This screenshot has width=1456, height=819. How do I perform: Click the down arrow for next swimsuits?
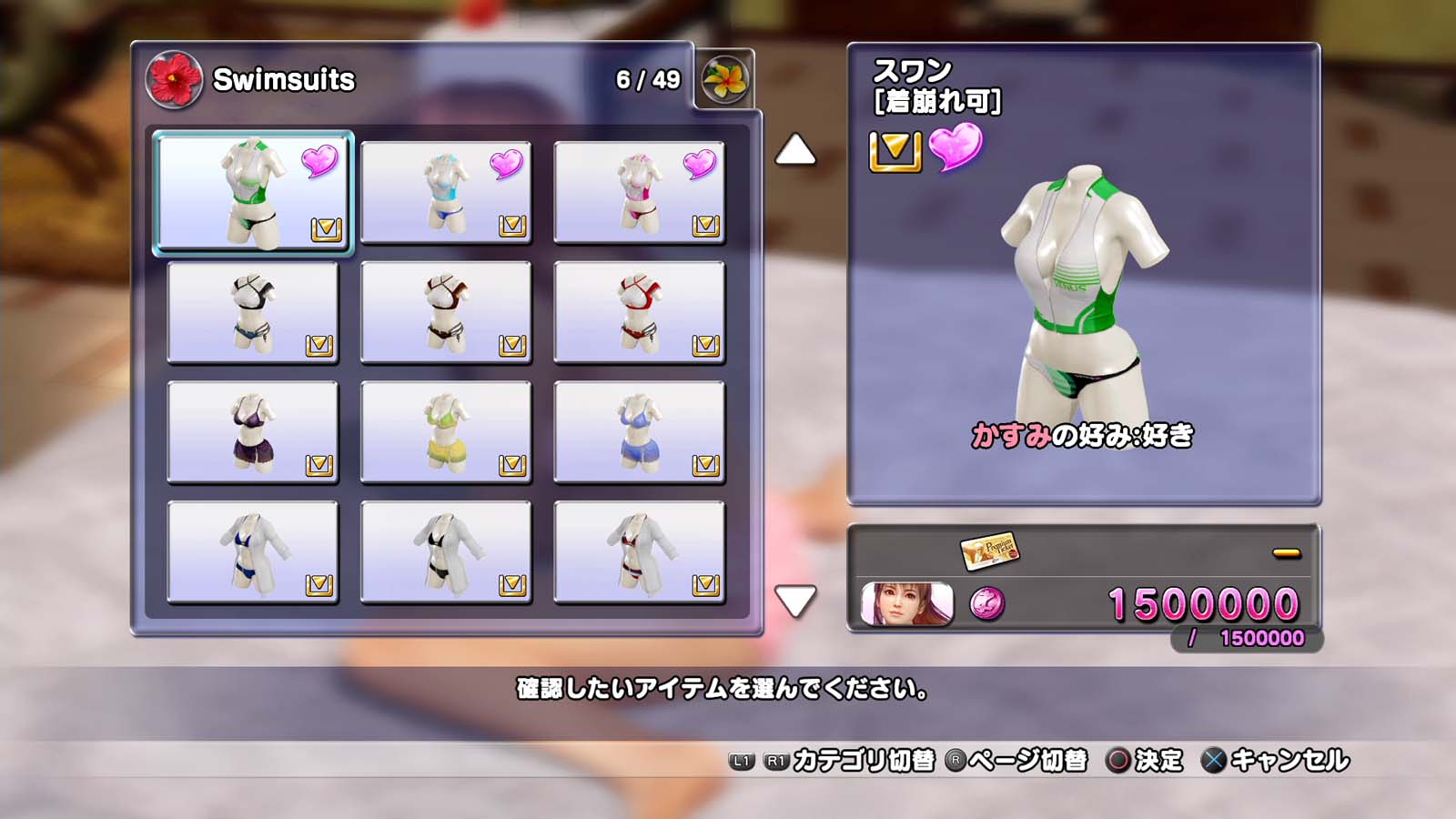795,601
